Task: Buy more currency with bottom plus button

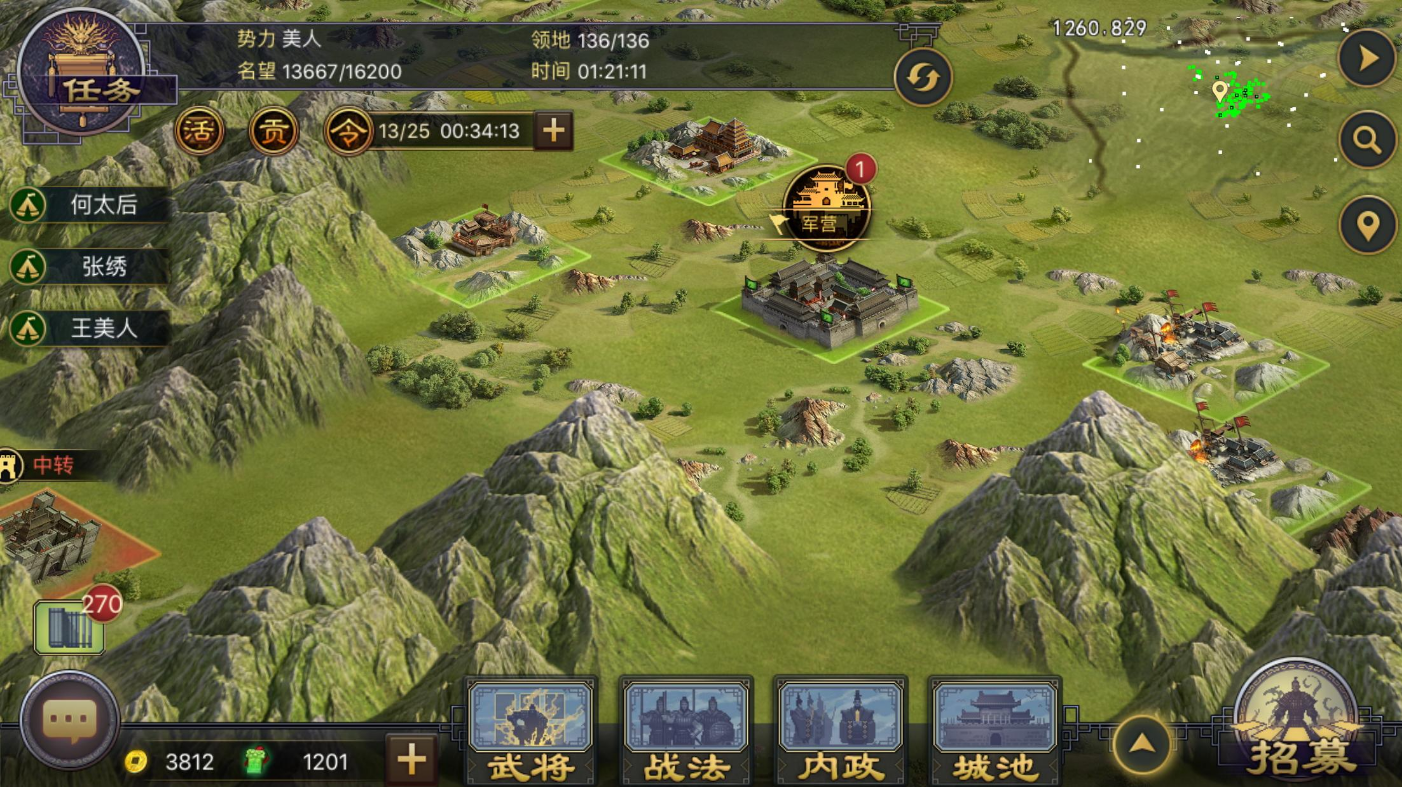Action: tap(411, 761)
